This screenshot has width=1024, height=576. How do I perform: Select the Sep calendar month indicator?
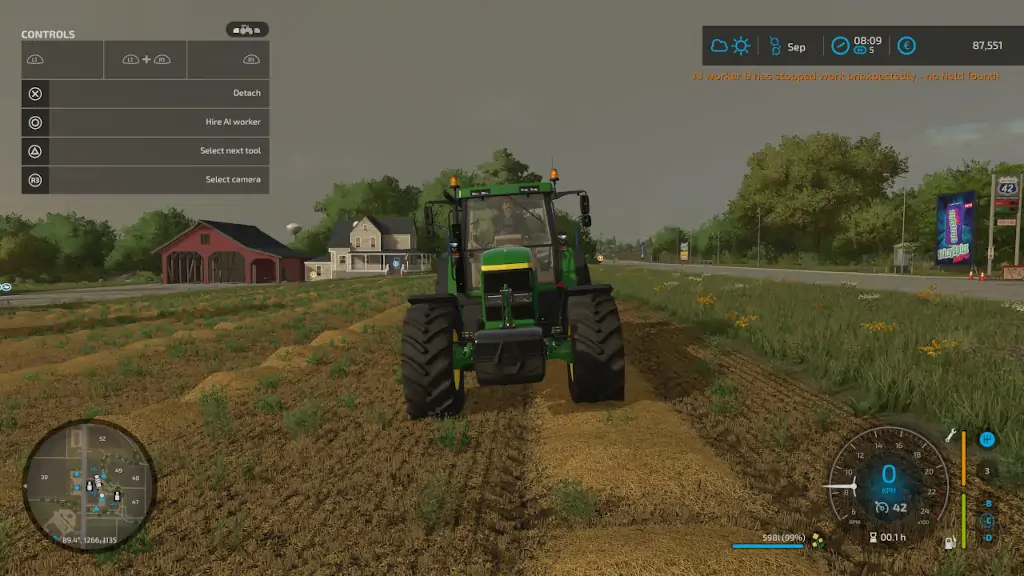(x=785, y=46)
